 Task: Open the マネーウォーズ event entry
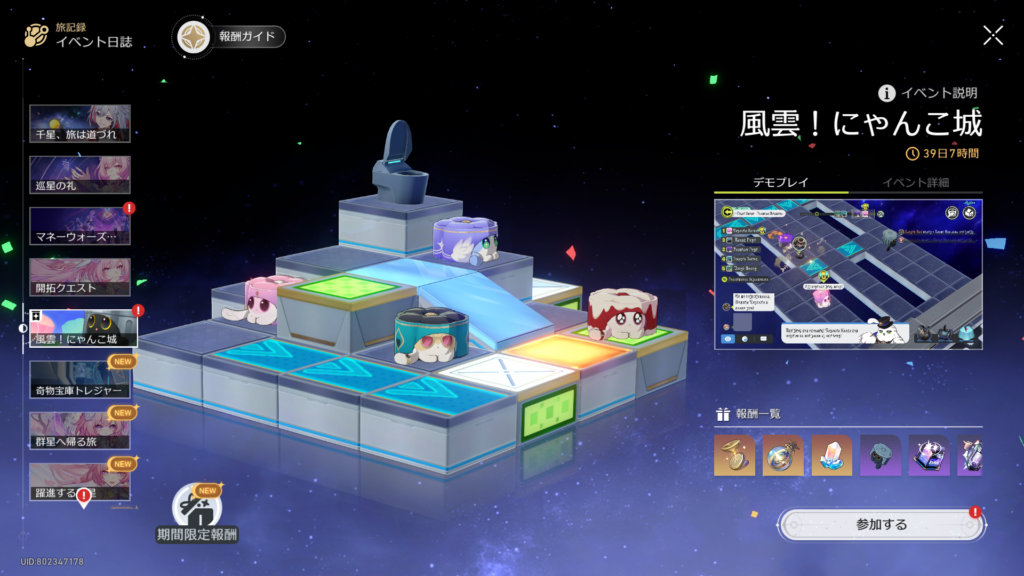click(x=80, y=227)
